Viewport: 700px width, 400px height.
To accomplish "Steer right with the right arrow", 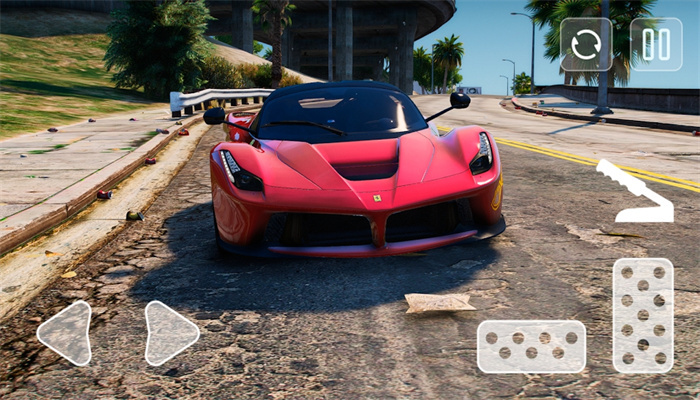I will tap(170, 332).
